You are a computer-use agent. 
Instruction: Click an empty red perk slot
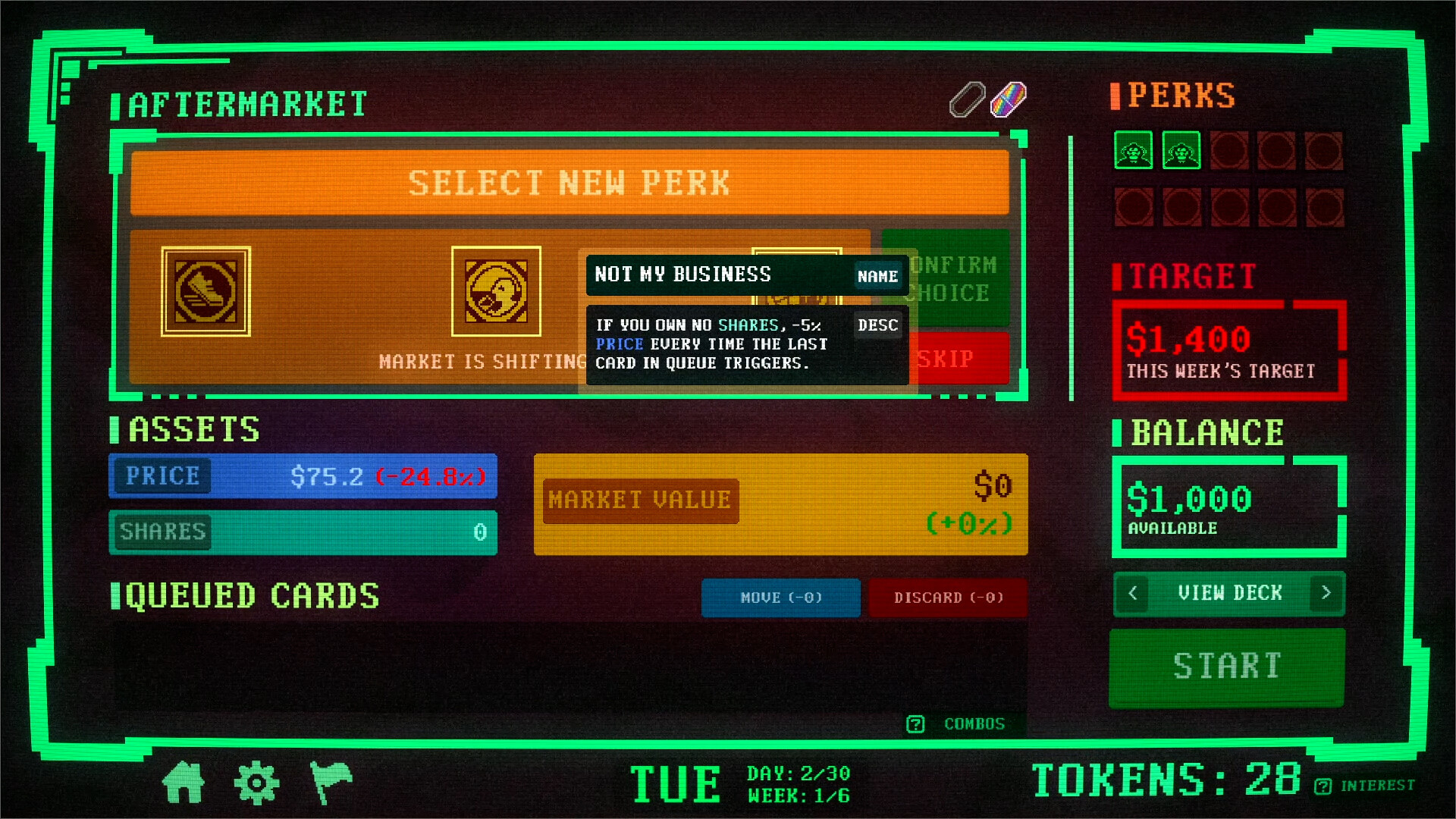click(1230, 151)
